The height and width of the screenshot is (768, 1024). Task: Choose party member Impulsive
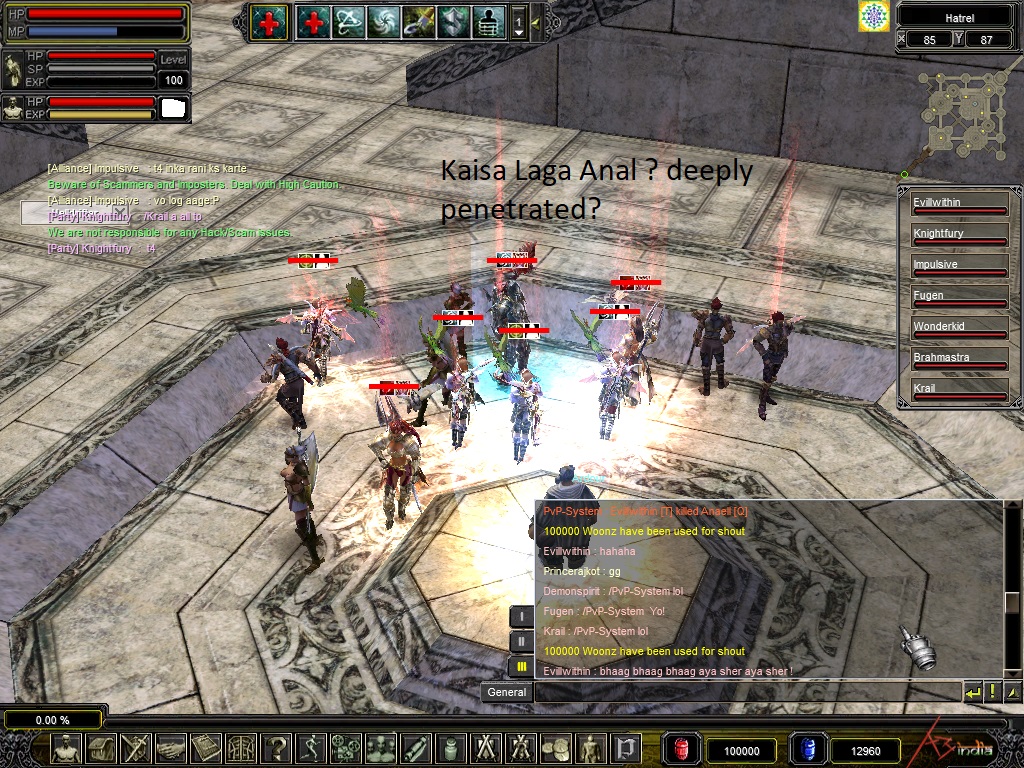(958, 267)
